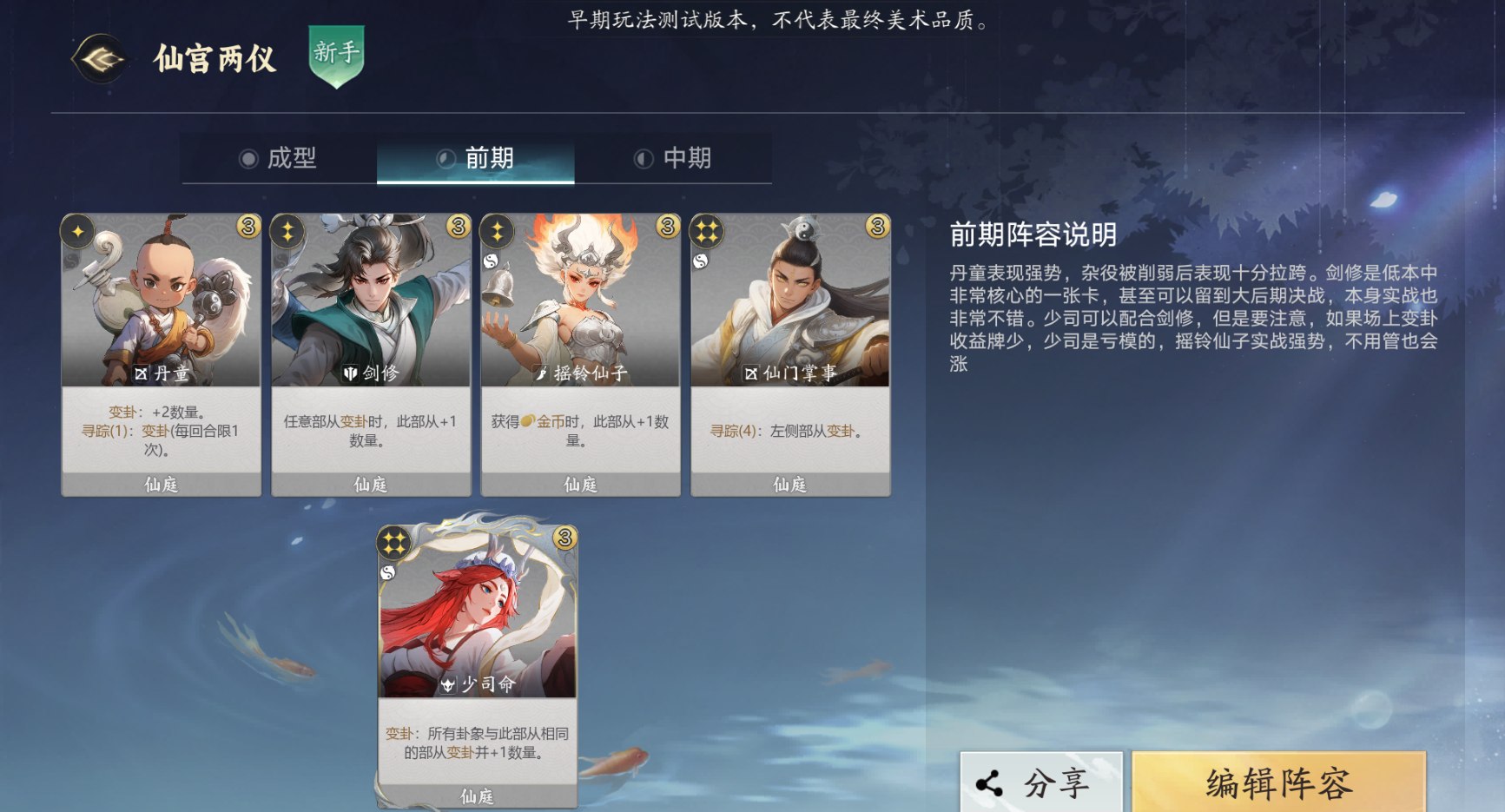
Task: Click the share icon next to 分享 text
Action: [x=989, y=781]
